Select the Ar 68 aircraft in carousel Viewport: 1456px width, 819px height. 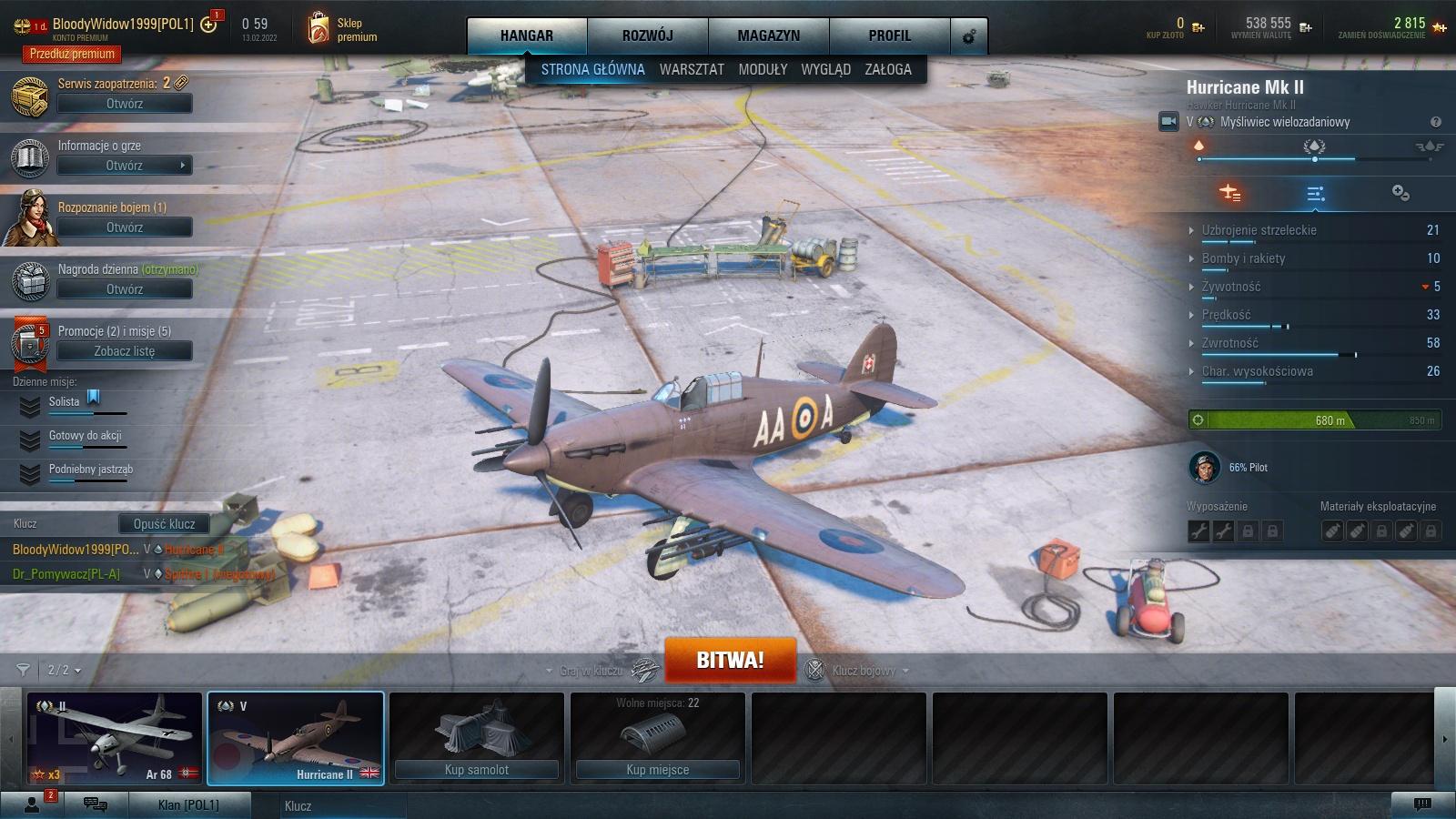point(114,738)
